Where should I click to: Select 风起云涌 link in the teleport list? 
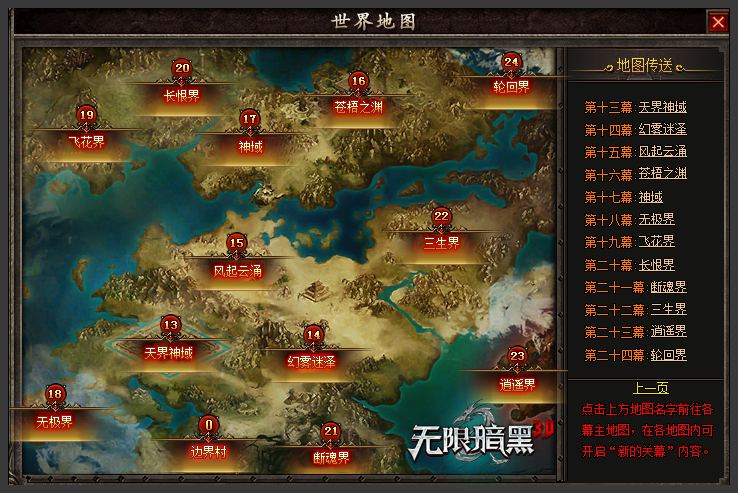tap(662, 151)
